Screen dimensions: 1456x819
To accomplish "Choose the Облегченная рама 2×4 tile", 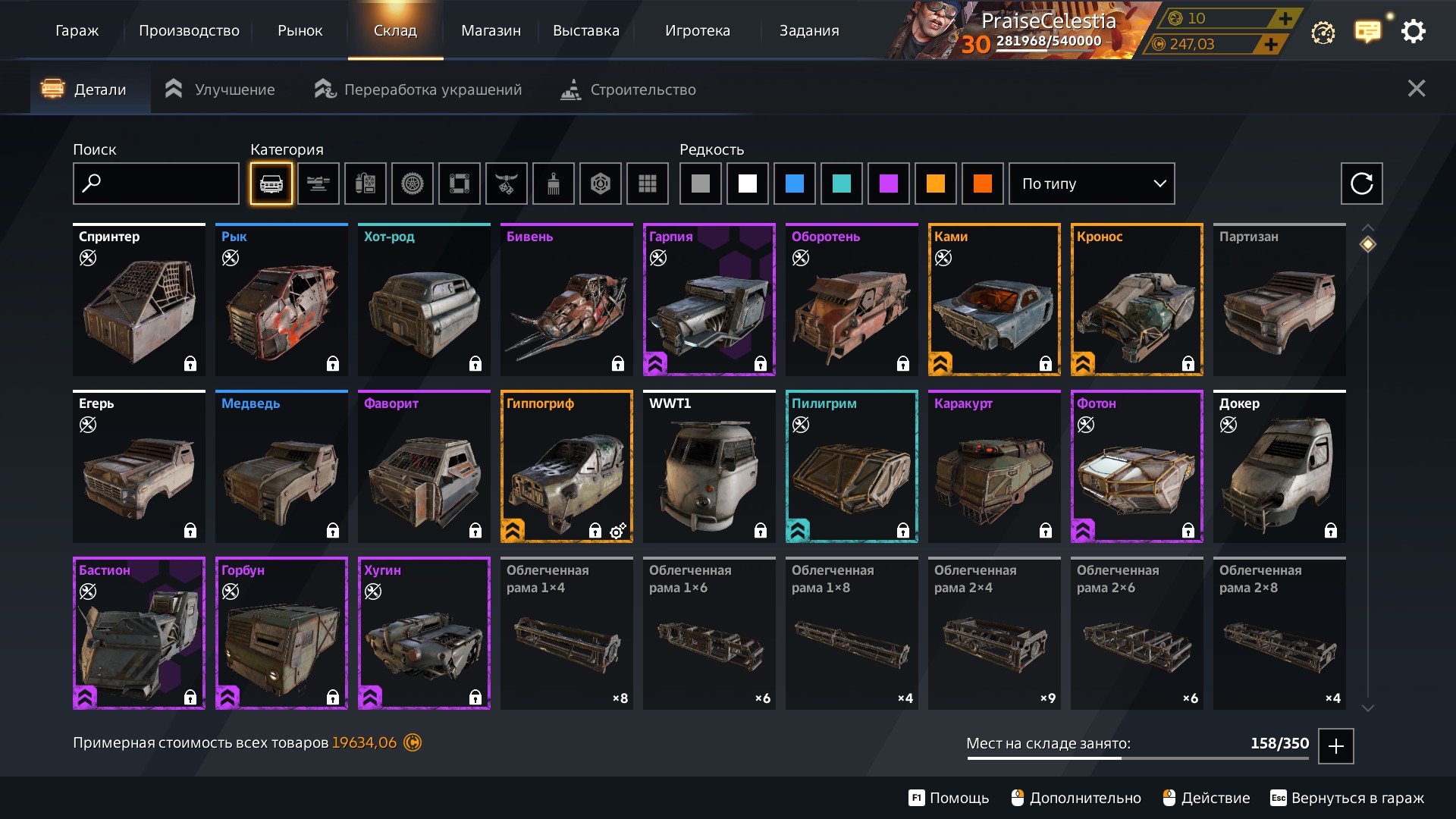I will 994,633.
